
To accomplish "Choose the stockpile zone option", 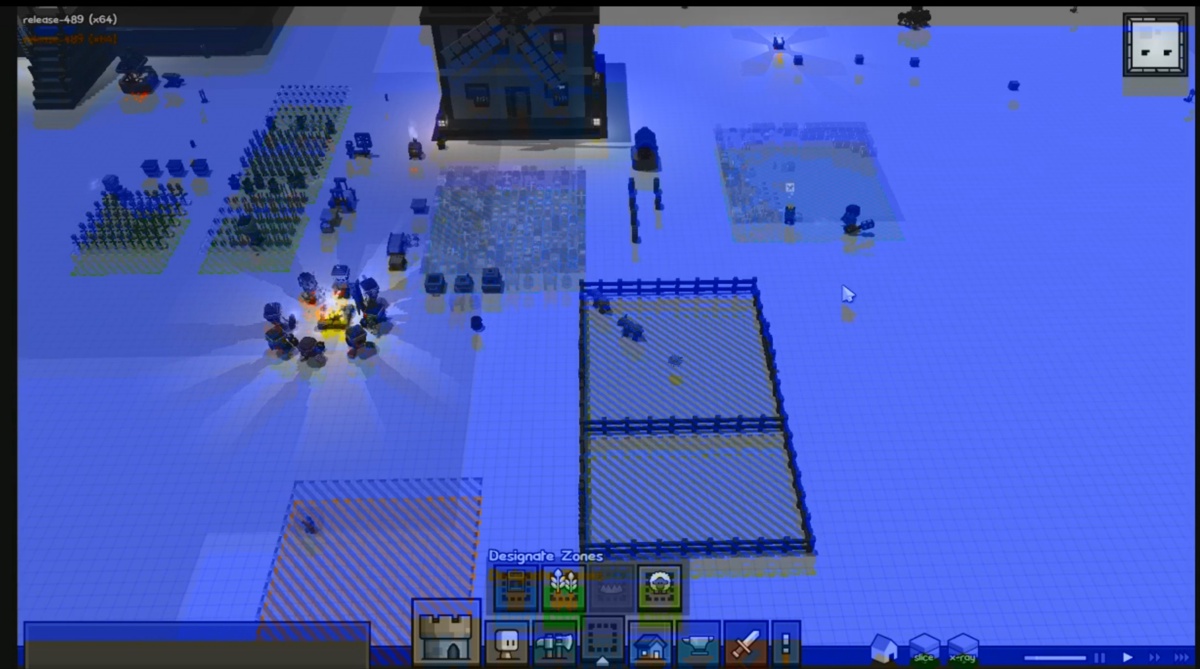I will tap(516, 588).
